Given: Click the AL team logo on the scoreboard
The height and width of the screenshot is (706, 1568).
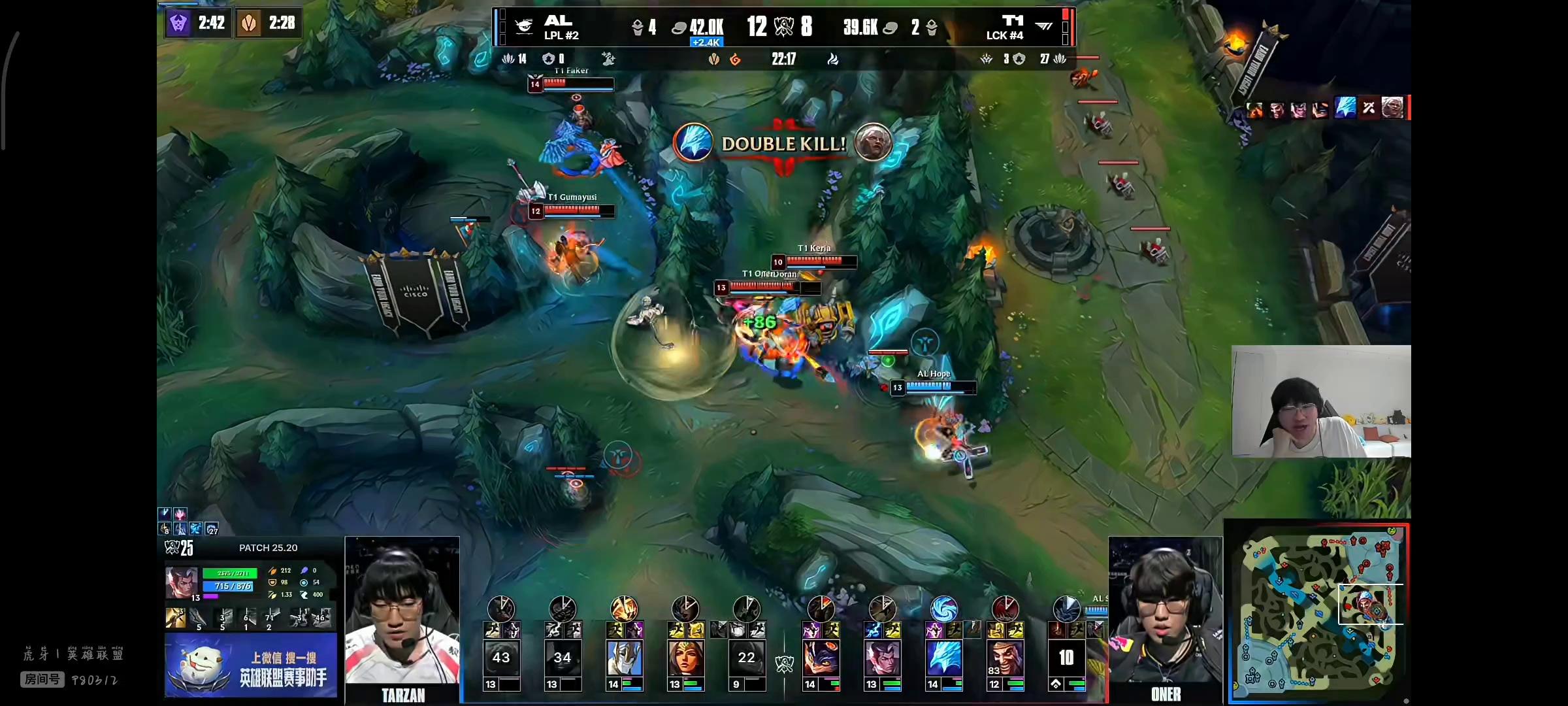Looking at the screenshot, I should coord(524,26).
